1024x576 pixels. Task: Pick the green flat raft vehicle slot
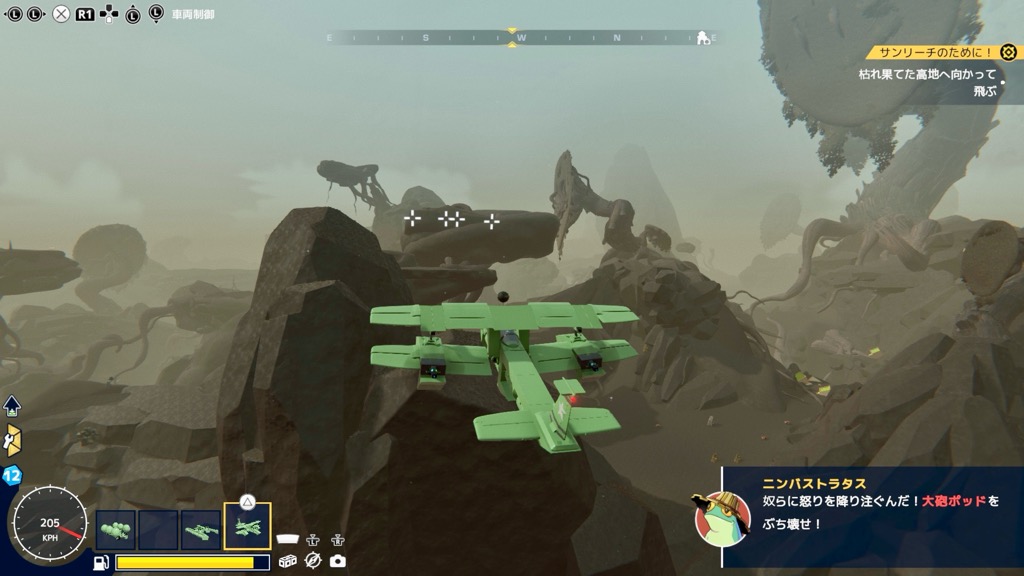click(201, 530)
